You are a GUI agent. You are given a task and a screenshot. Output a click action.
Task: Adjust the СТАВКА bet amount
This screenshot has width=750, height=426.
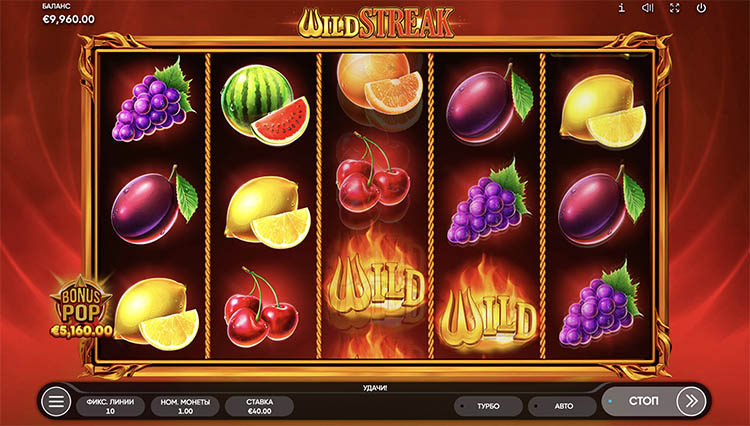click(x=259, y=404)
